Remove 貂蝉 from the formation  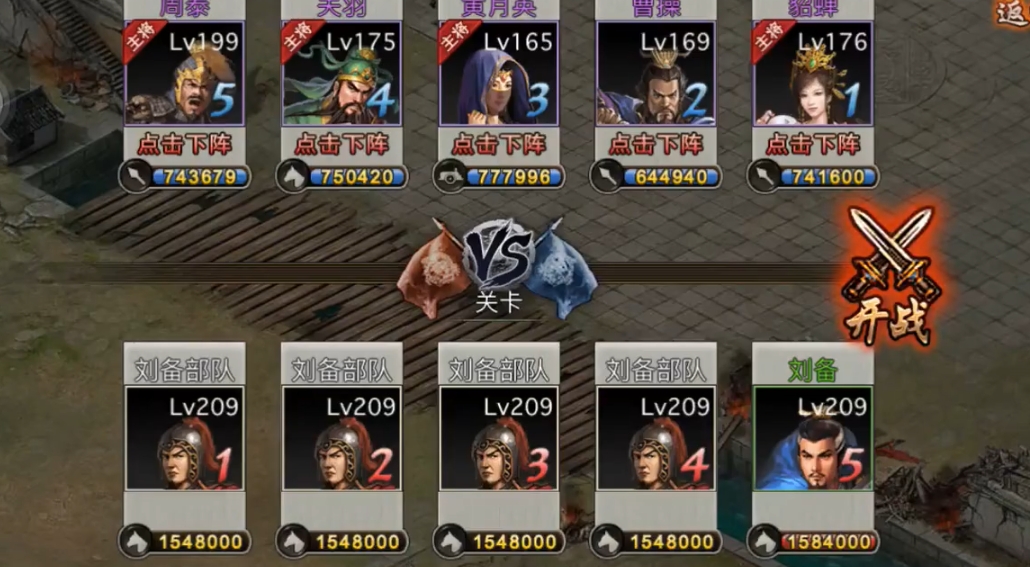[813, 144]
